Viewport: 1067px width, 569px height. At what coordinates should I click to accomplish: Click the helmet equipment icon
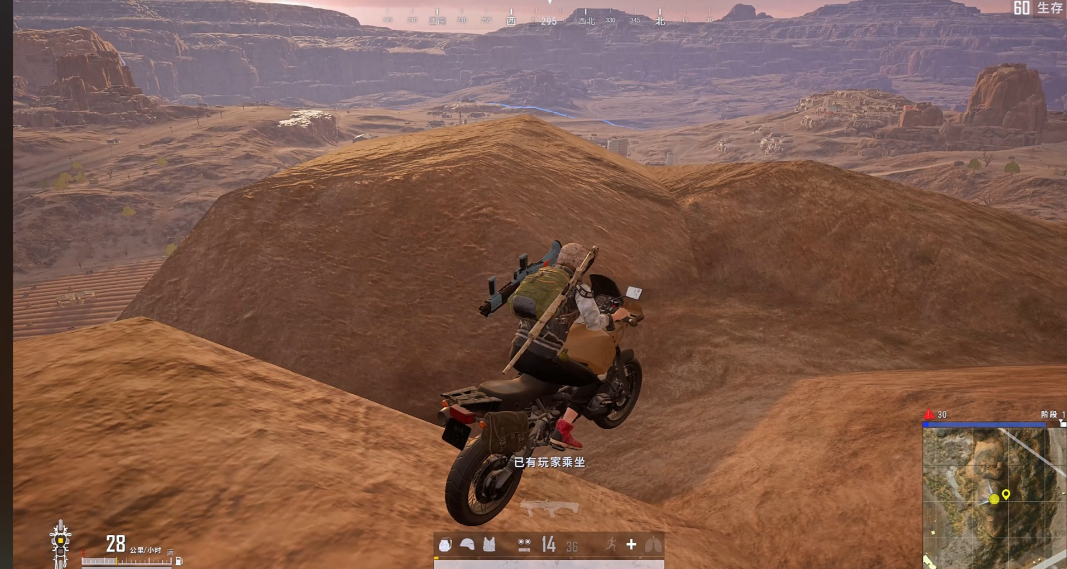pyautogui.click(x=467, y=544)
